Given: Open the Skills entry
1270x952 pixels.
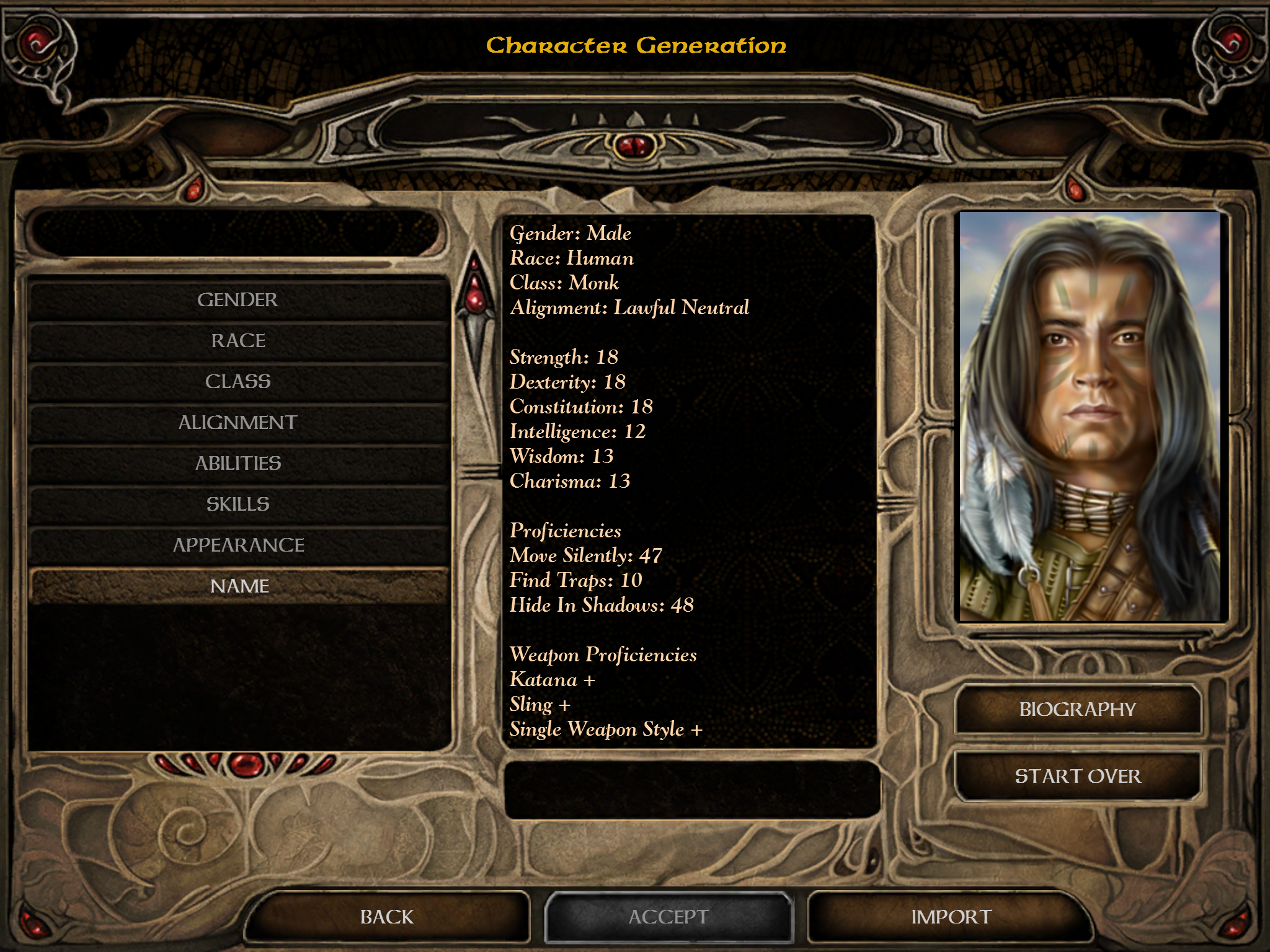Looking at the screenshot, I should [x=238, y=505].
